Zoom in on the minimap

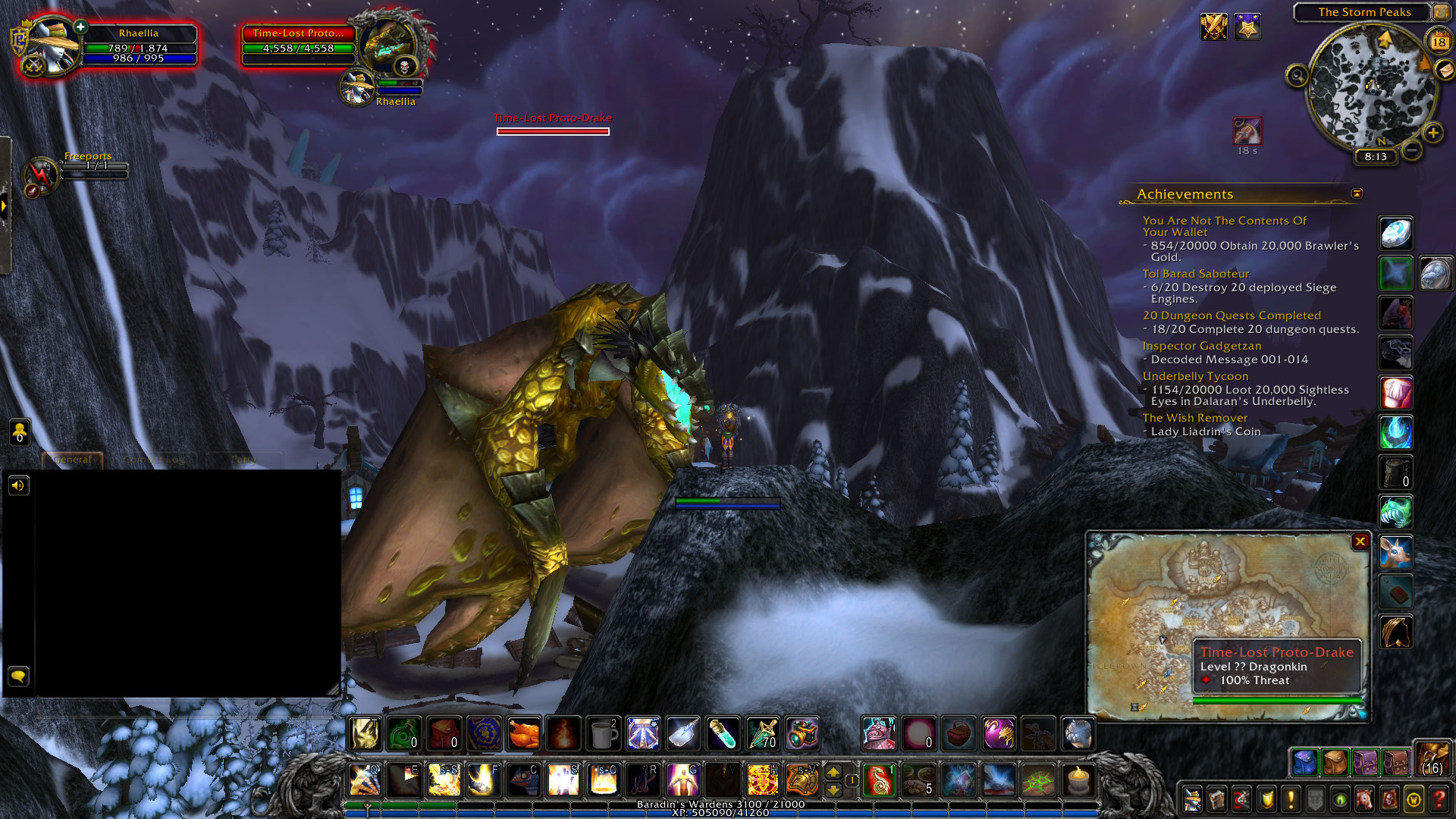[1432, 133]
